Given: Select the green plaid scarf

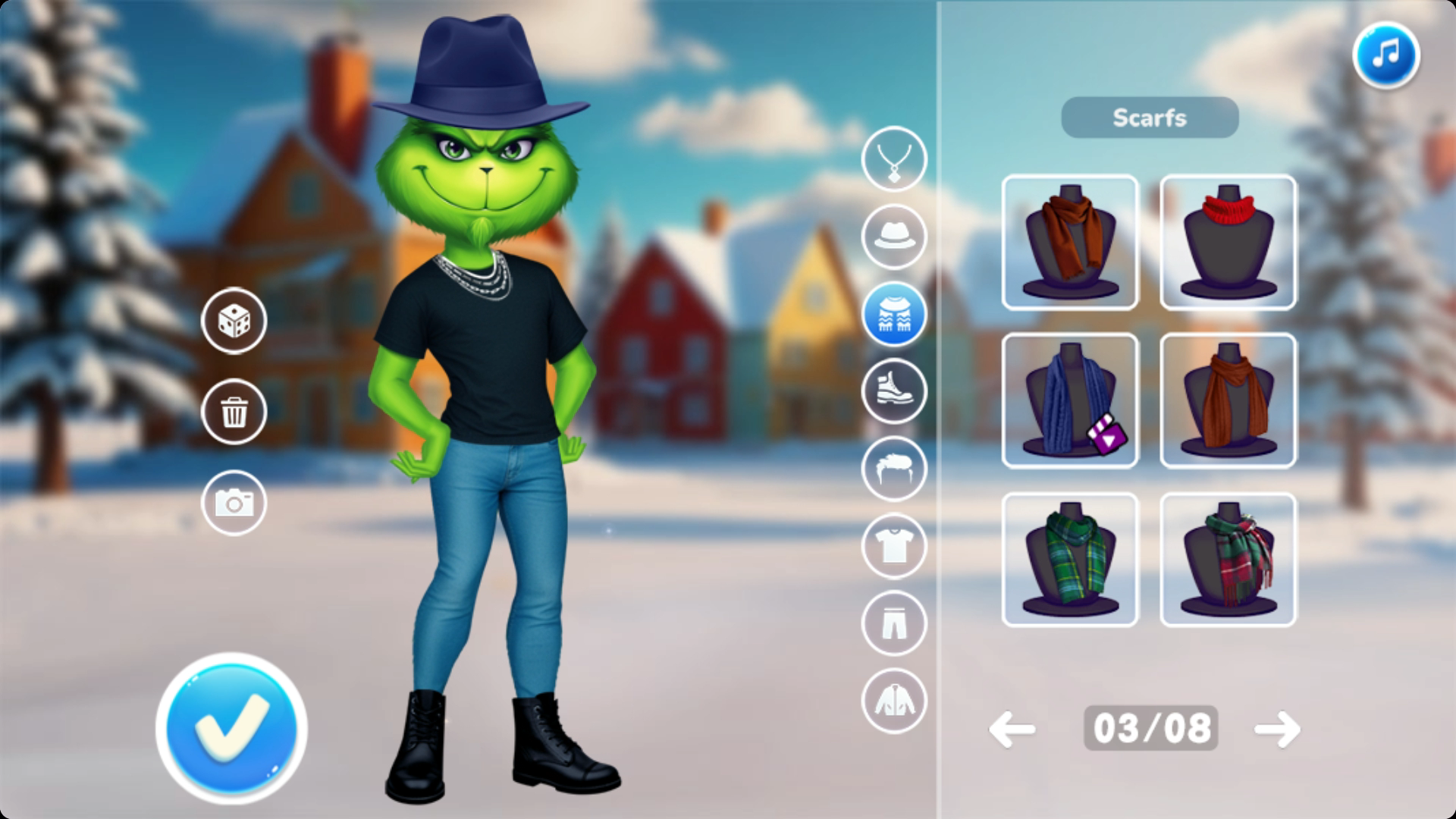Looking at the screenshot, I should tap(1070, 560).
